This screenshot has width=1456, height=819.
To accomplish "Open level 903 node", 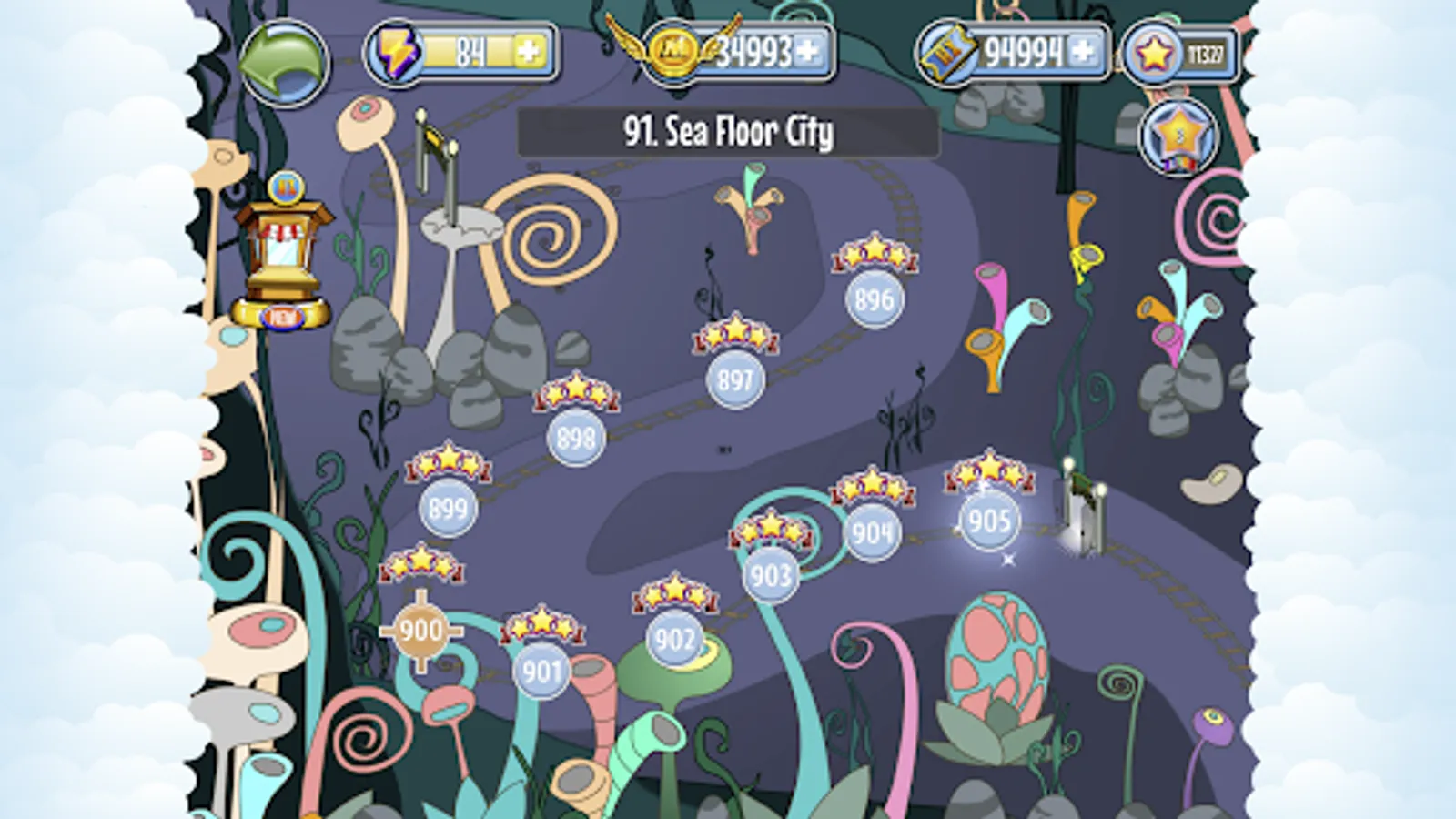I will click(x=770, y=575).
